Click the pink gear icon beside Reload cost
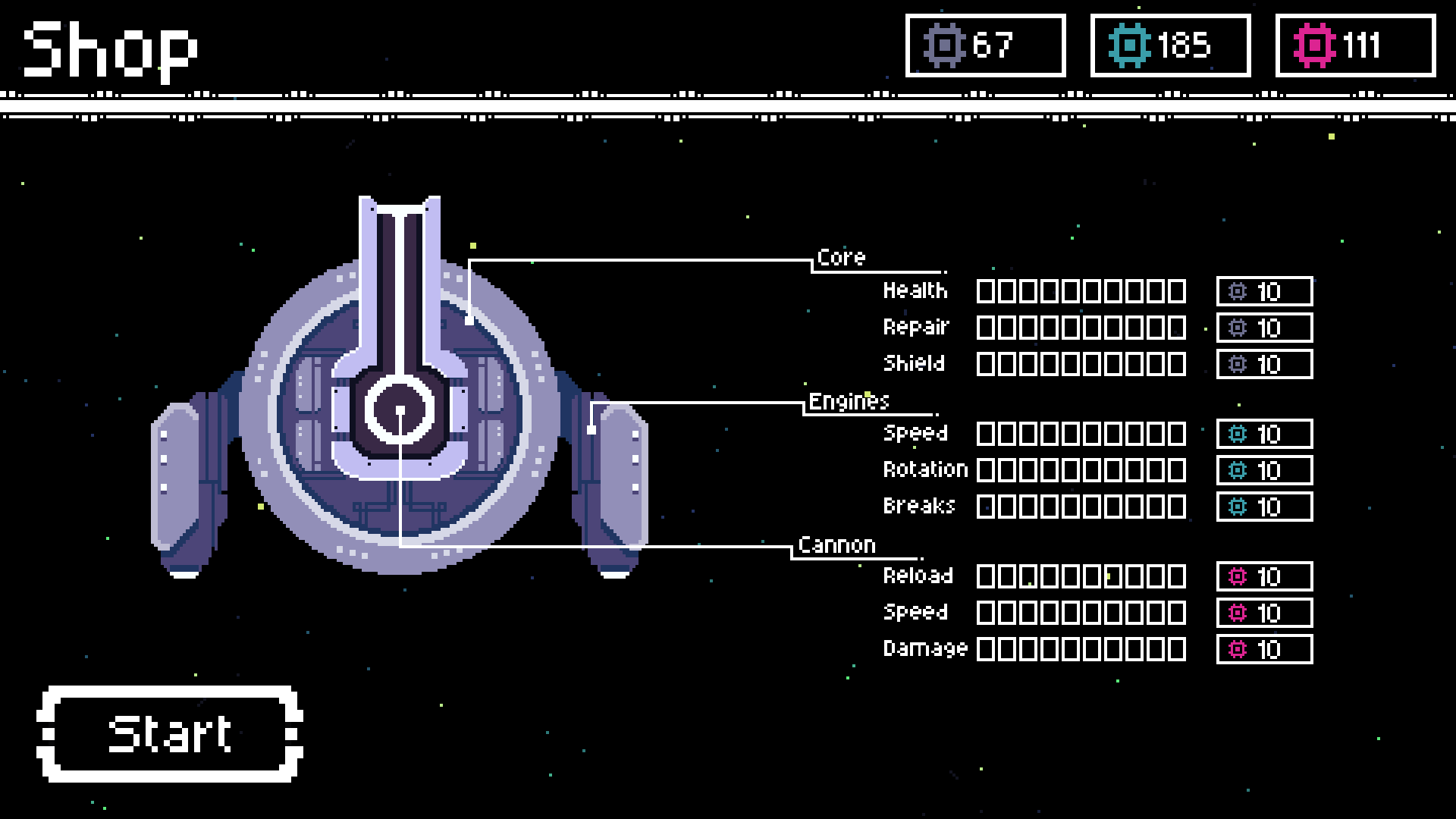 click(1237, 576)
